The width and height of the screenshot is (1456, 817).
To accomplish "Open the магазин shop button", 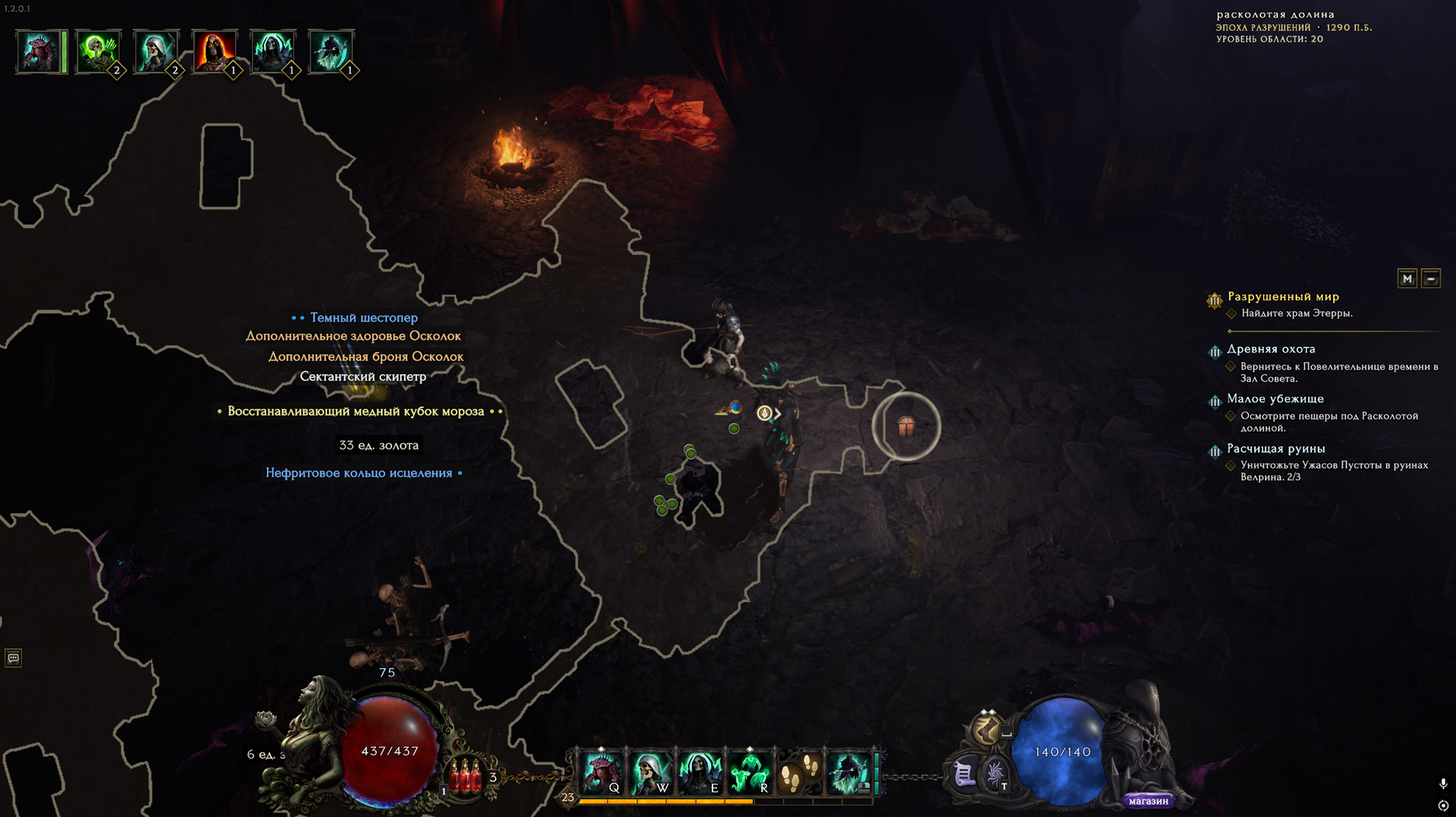I will coord(1148,801).
